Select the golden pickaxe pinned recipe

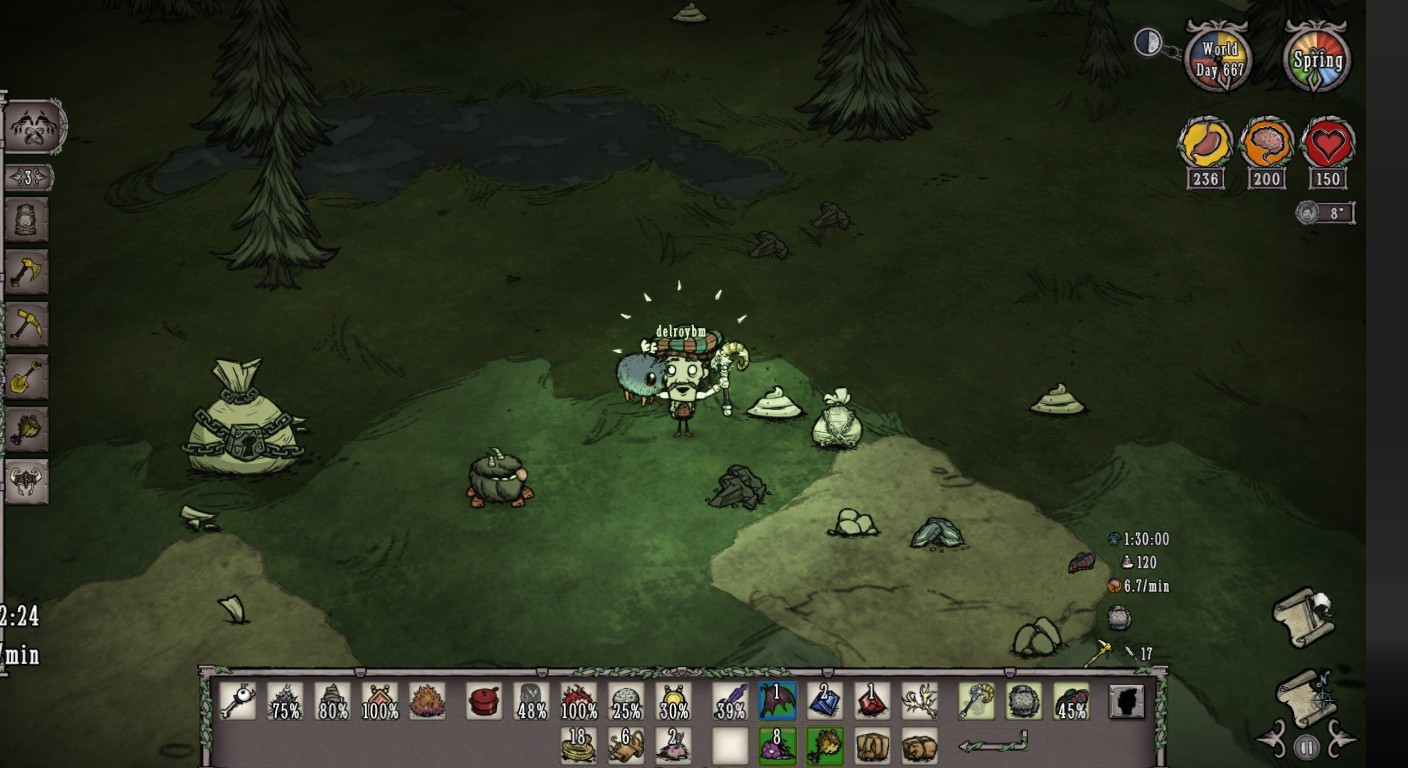tap(25, 324)
